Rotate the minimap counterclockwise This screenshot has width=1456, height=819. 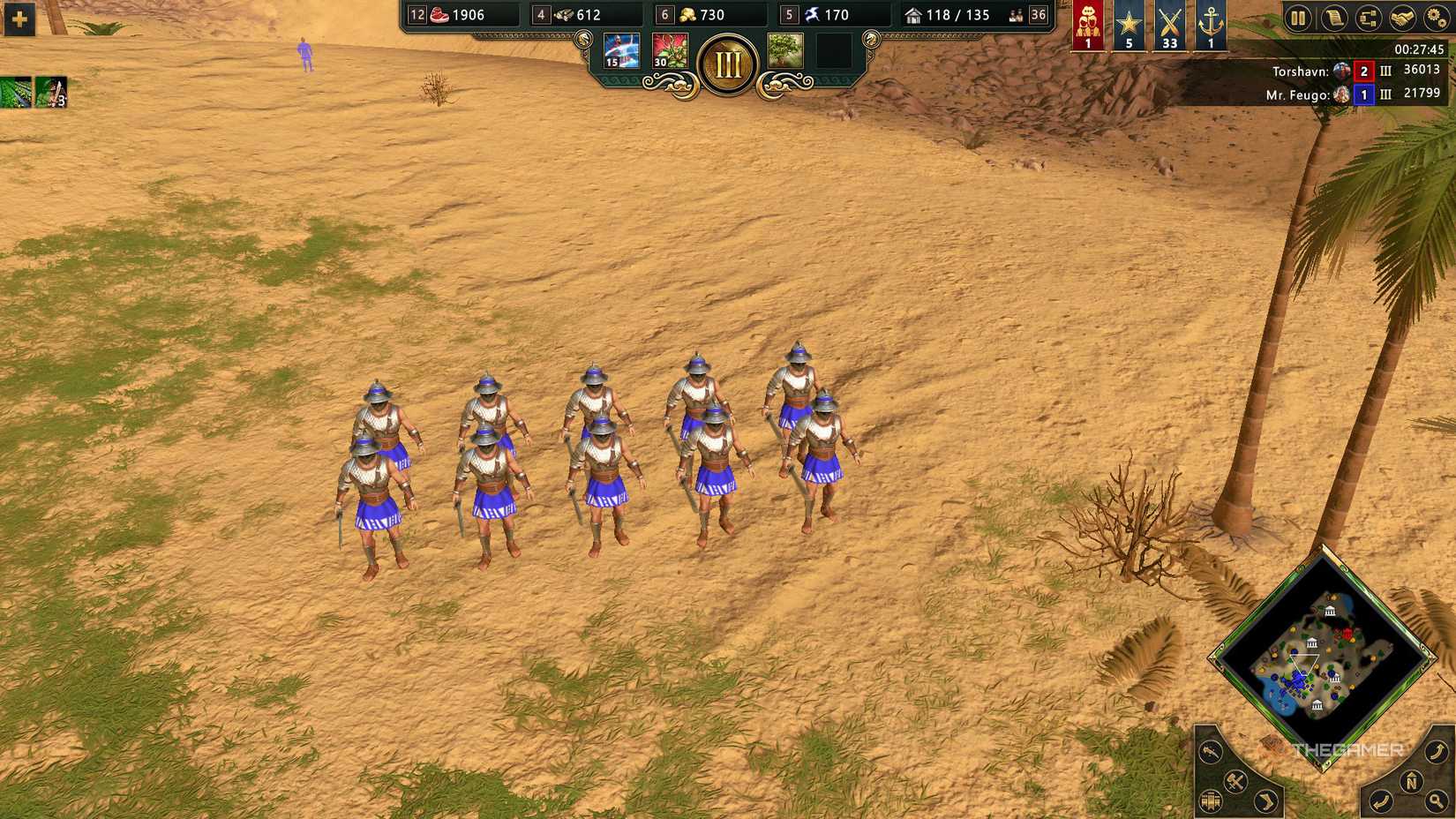(1380, 800)
